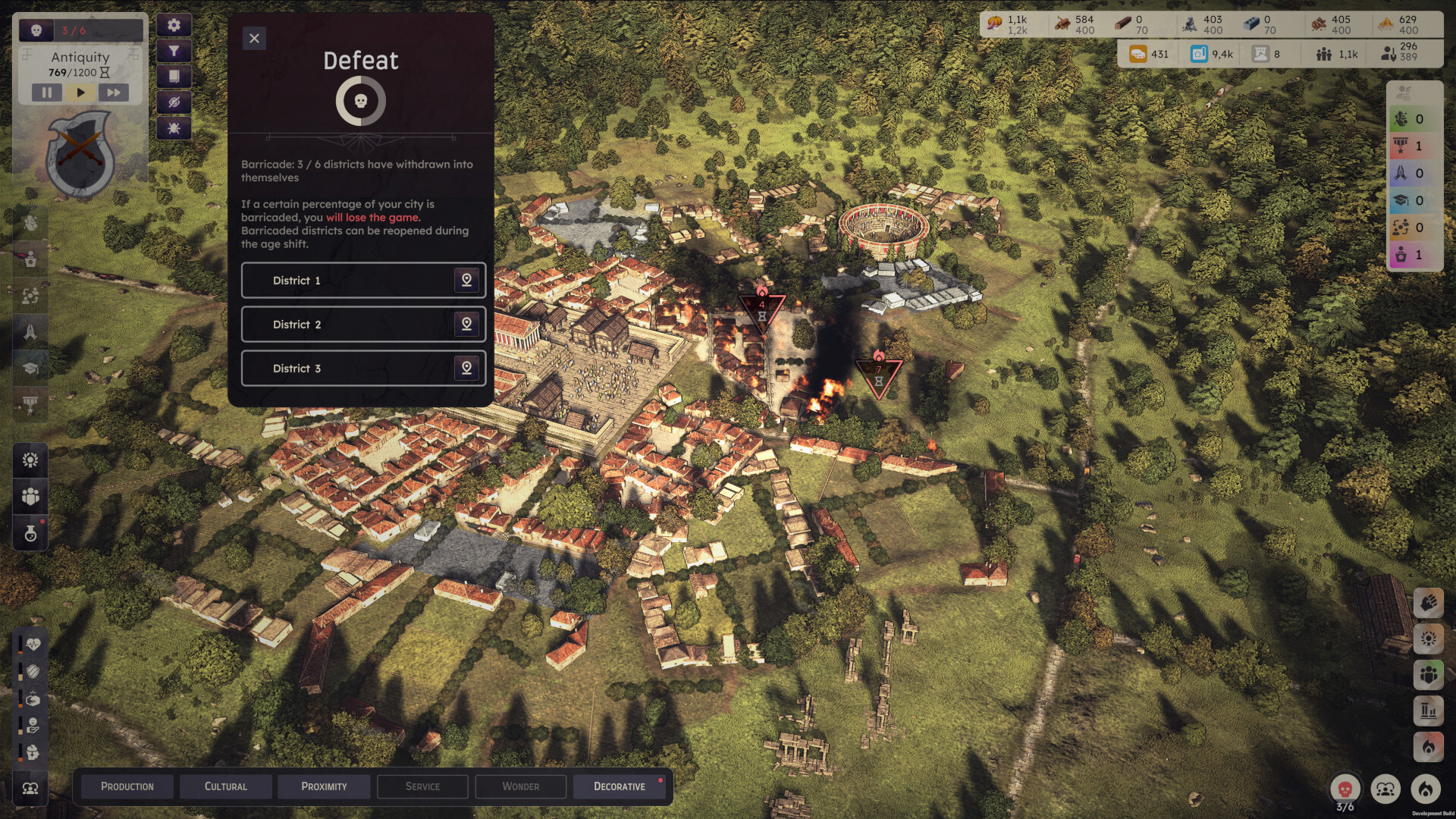
Task: Switch to the Cultural build category
Action: [226, 786]
